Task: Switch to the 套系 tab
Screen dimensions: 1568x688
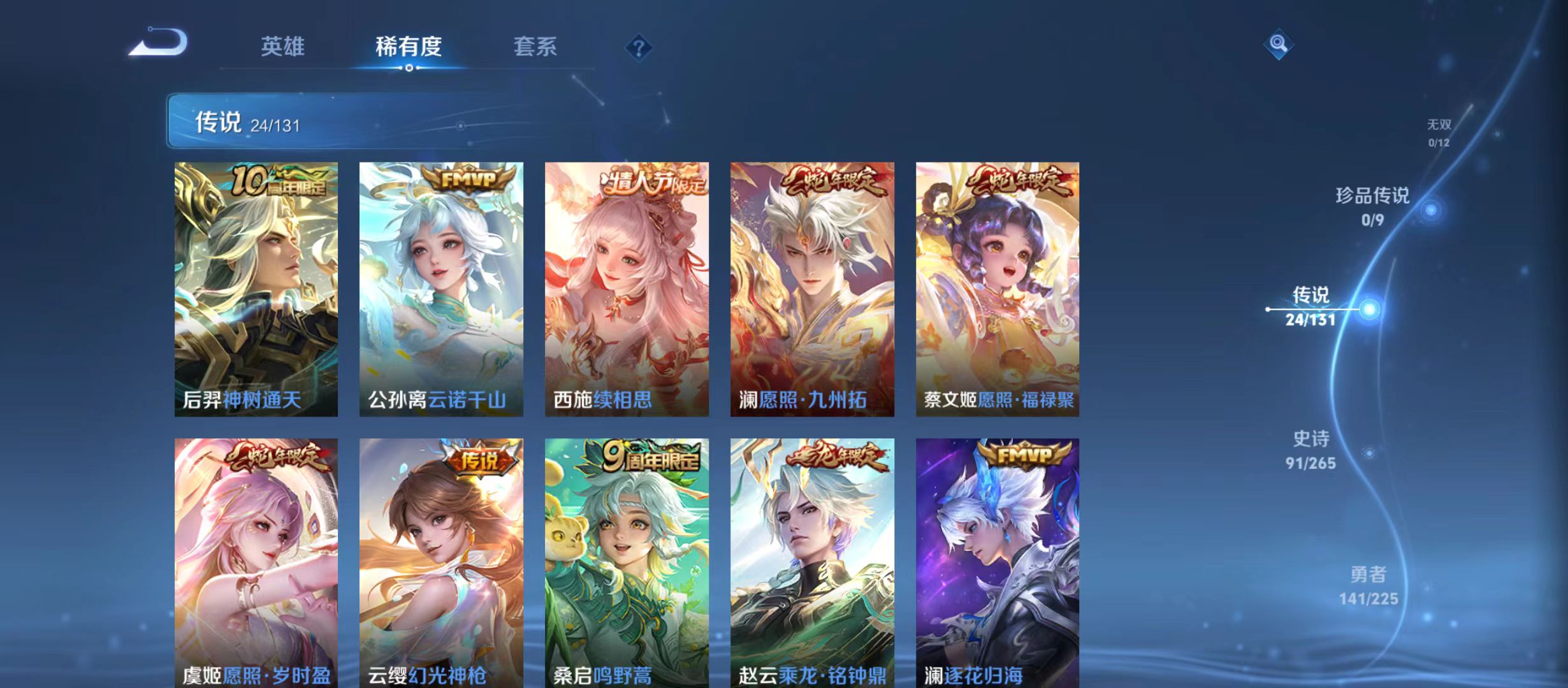Action: pyautogui.click(x=536, y=46)
